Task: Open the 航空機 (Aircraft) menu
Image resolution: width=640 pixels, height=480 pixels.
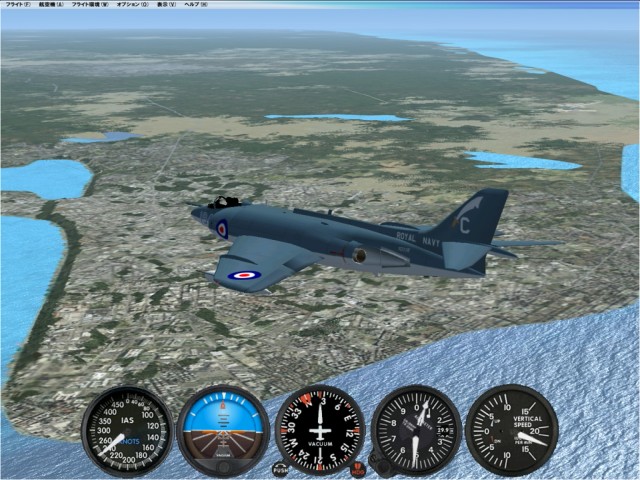Action: pyautogui.click(x=52, y=5)
